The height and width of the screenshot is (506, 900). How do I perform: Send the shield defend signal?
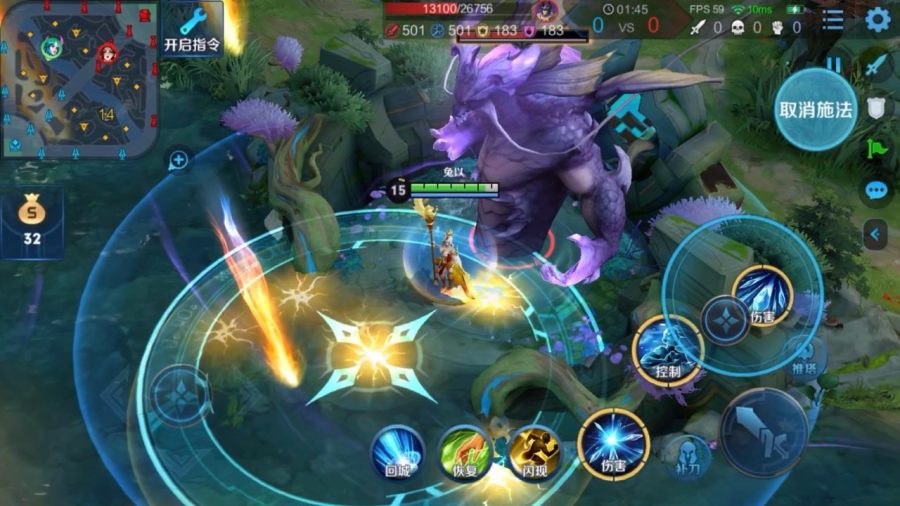tap(877, 108)
